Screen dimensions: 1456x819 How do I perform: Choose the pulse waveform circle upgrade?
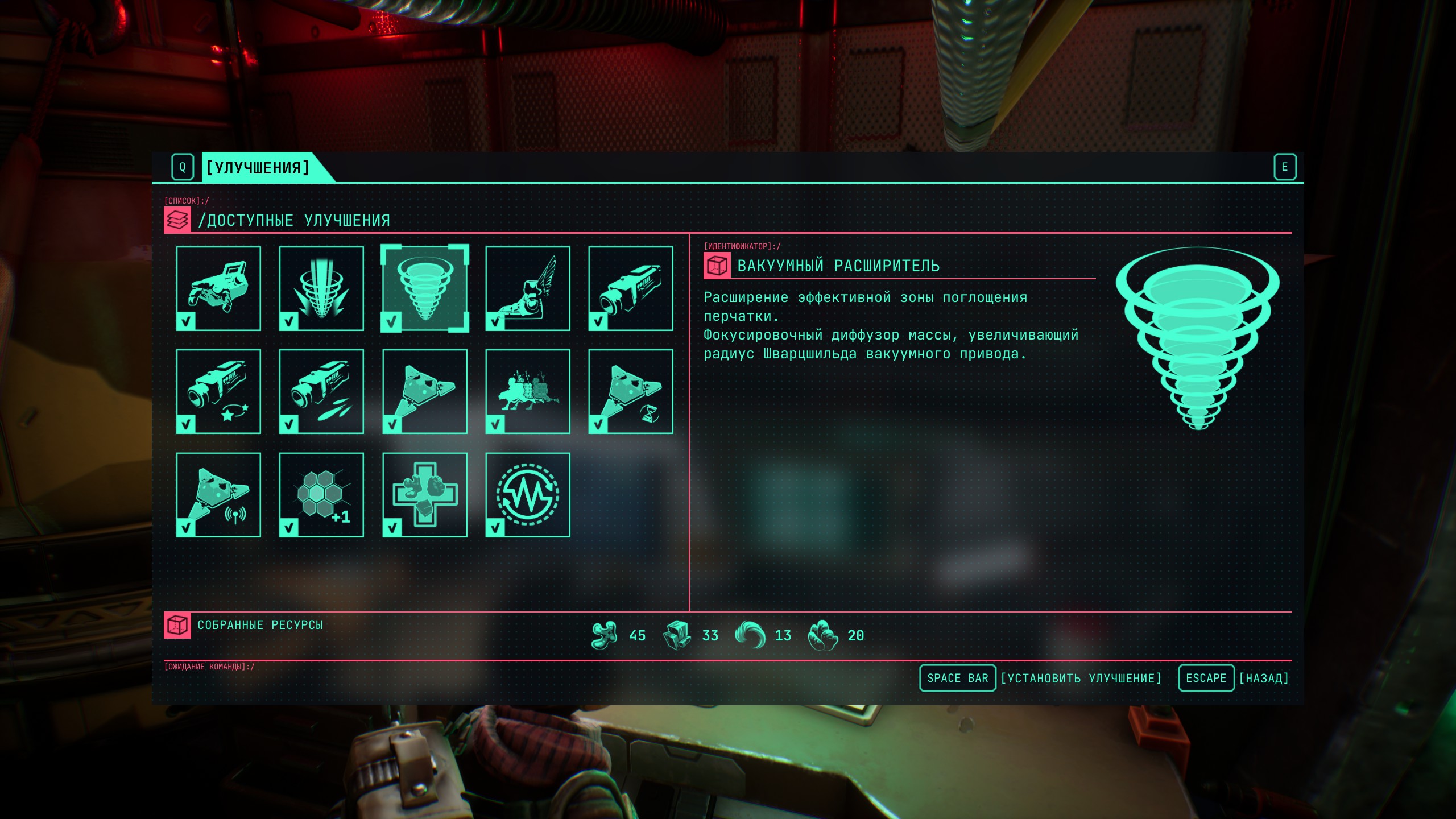tap(528, 495)
